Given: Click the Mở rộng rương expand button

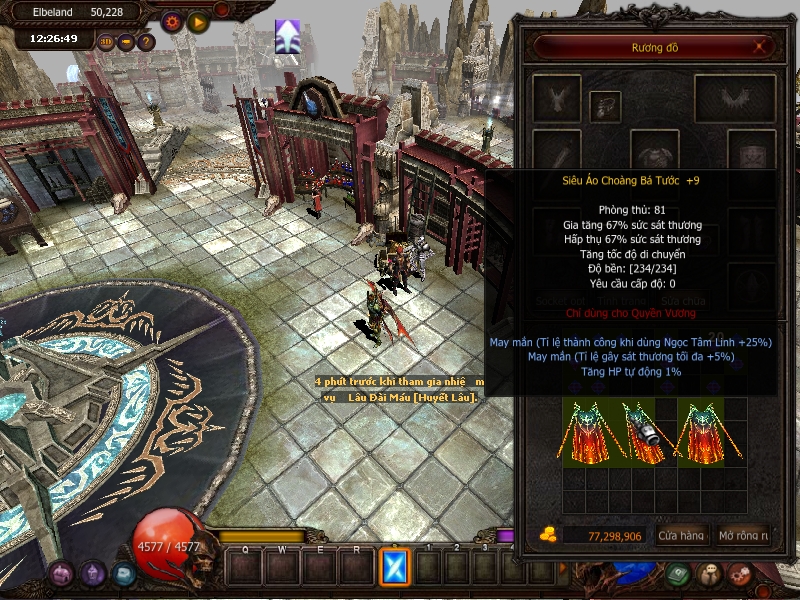Looking at the screenshot, I should pos(743,536).
